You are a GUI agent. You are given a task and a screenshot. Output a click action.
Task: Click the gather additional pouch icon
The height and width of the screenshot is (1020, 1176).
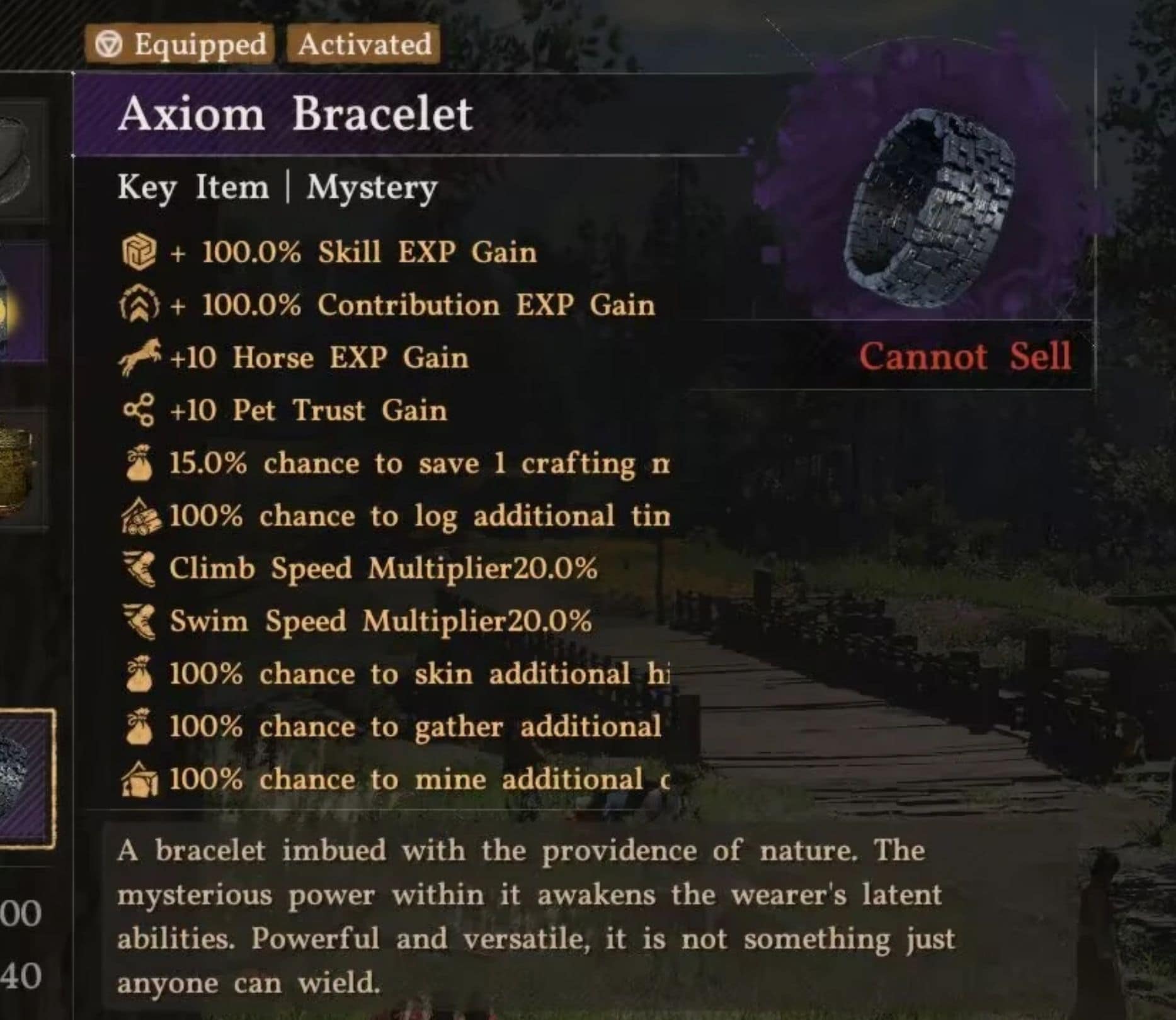click(x=140, y=726)
